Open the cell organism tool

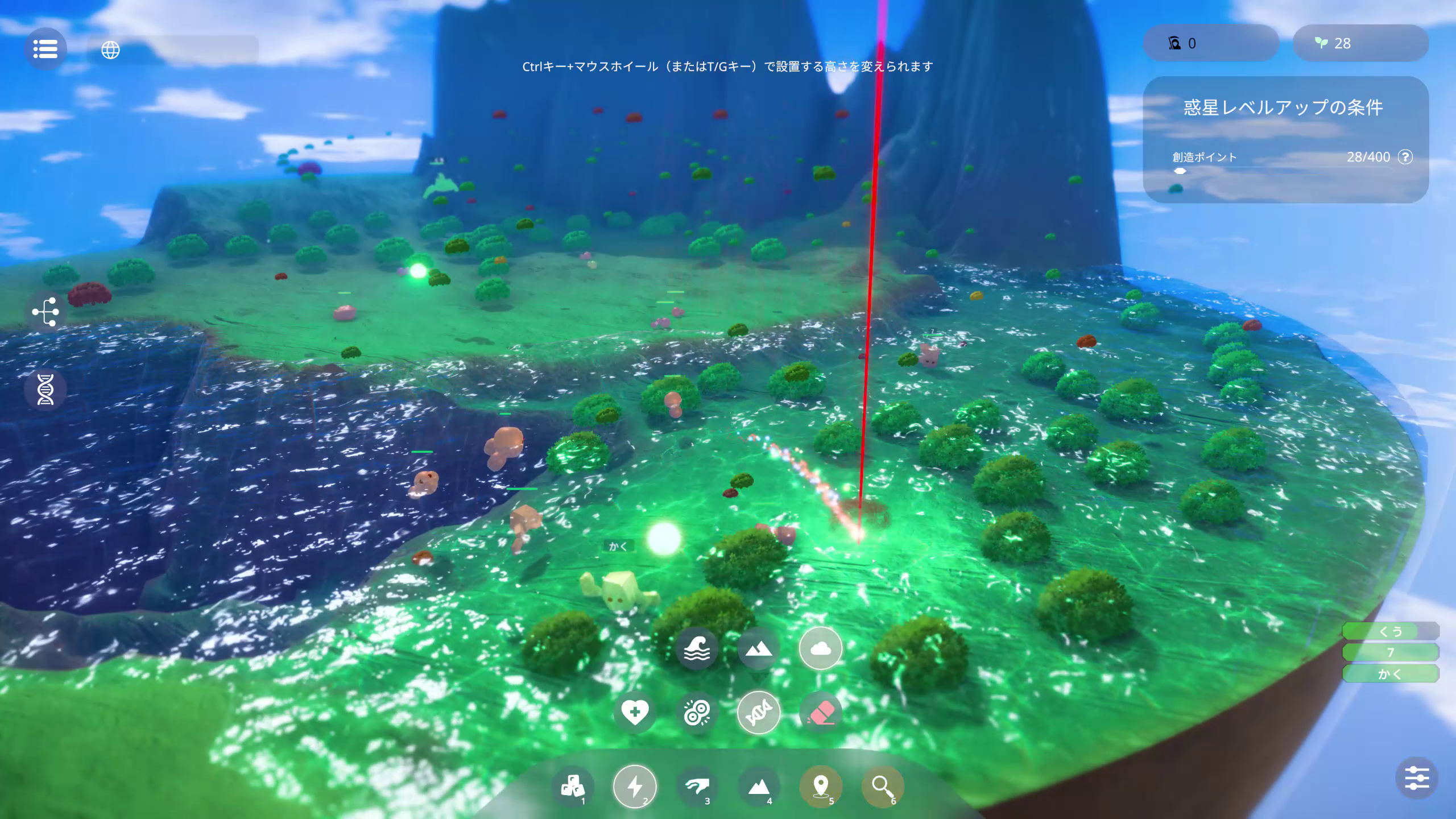pos(697,712)
